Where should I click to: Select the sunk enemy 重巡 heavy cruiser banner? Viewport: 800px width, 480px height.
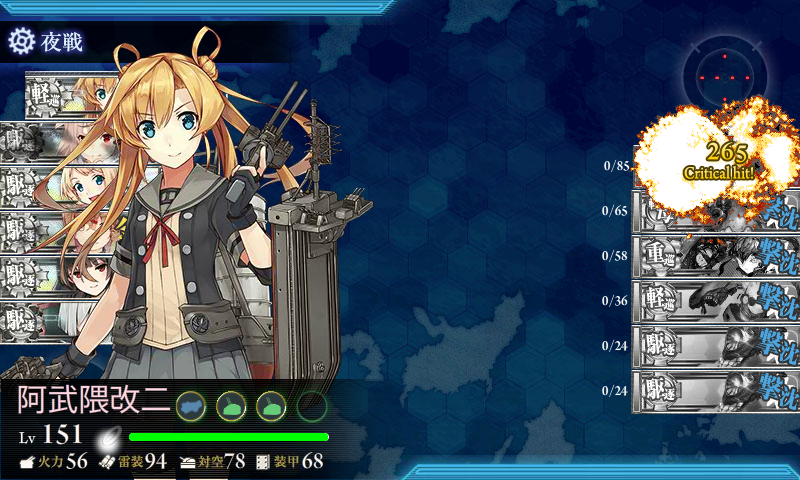click(x=714, y=255)
